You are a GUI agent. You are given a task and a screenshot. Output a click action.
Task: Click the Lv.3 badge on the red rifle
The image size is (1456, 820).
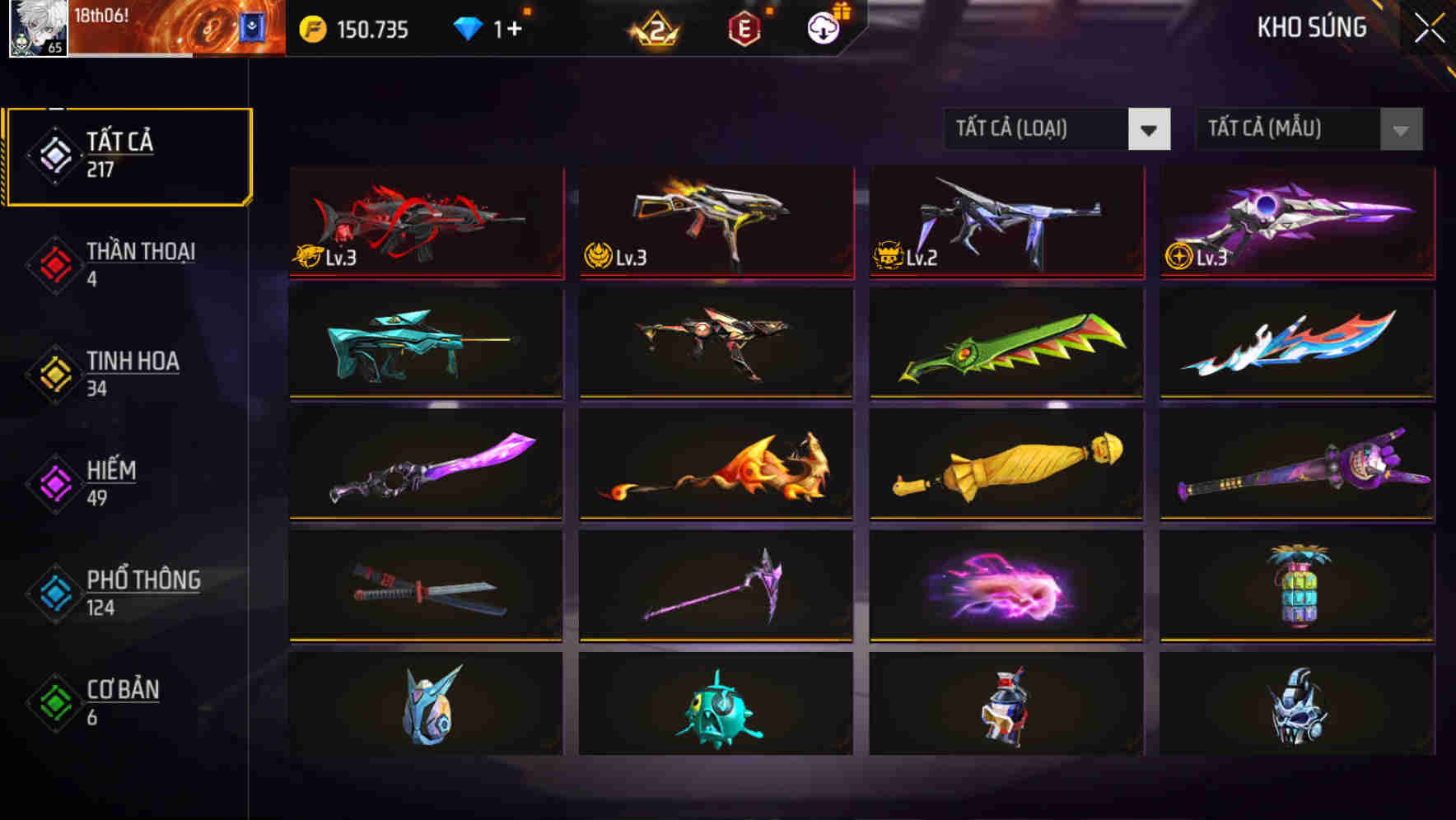click(323, 258)
